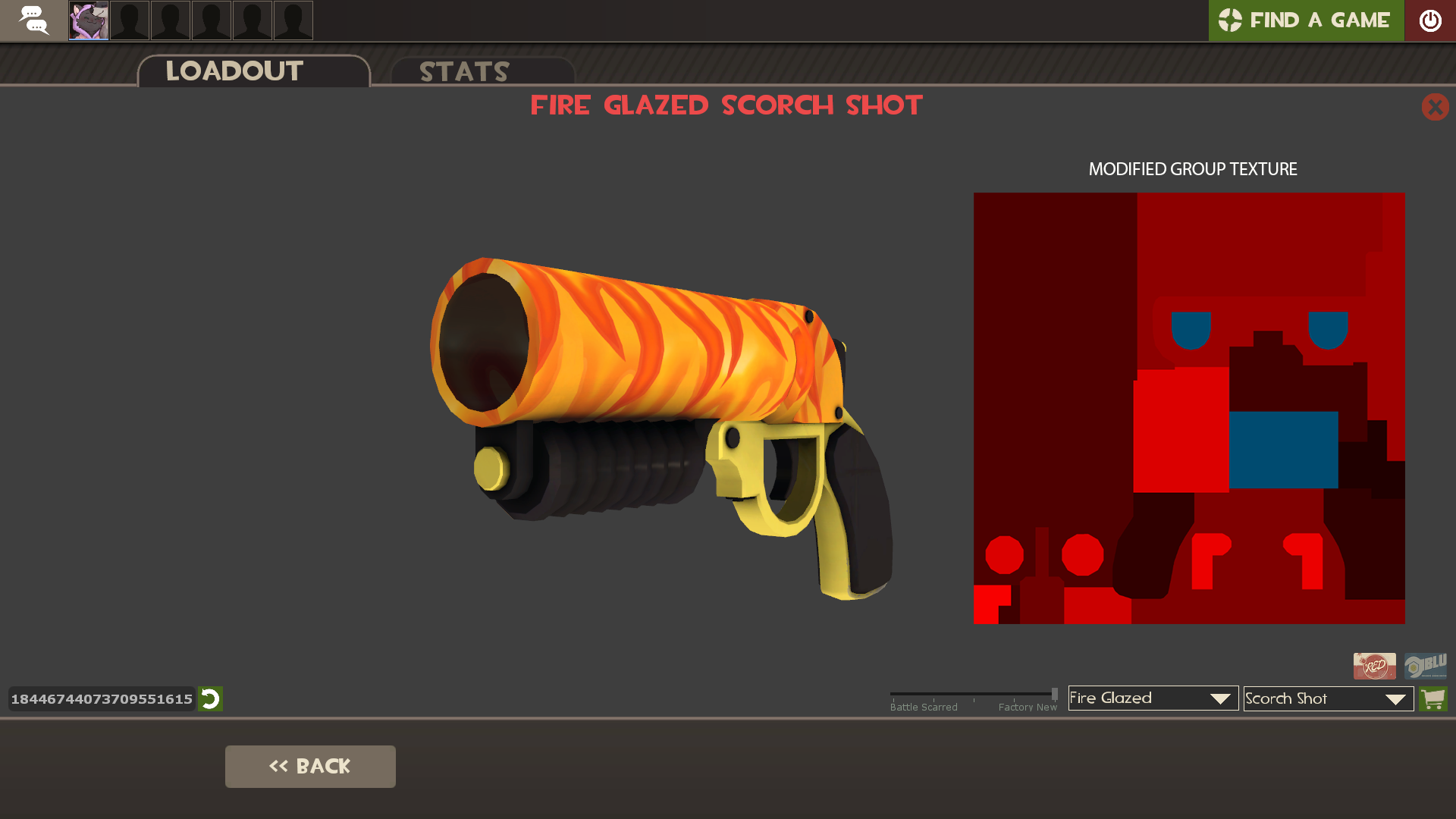Select the LOADOUT tab
1456x819 pixels.
coord(234,72)
